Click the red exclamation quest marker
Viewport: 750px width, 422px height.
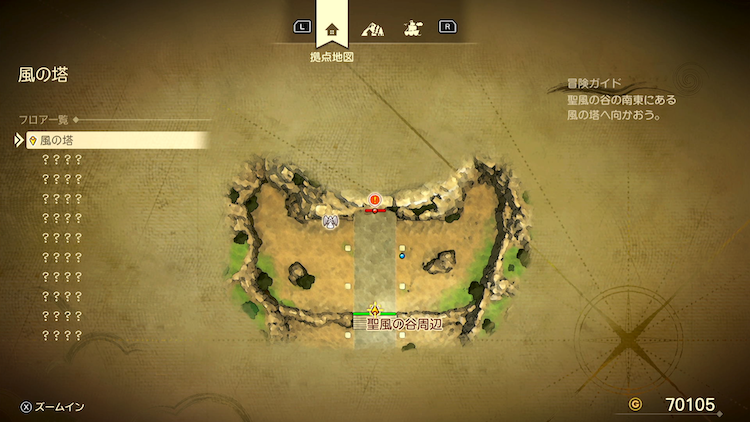375,200
